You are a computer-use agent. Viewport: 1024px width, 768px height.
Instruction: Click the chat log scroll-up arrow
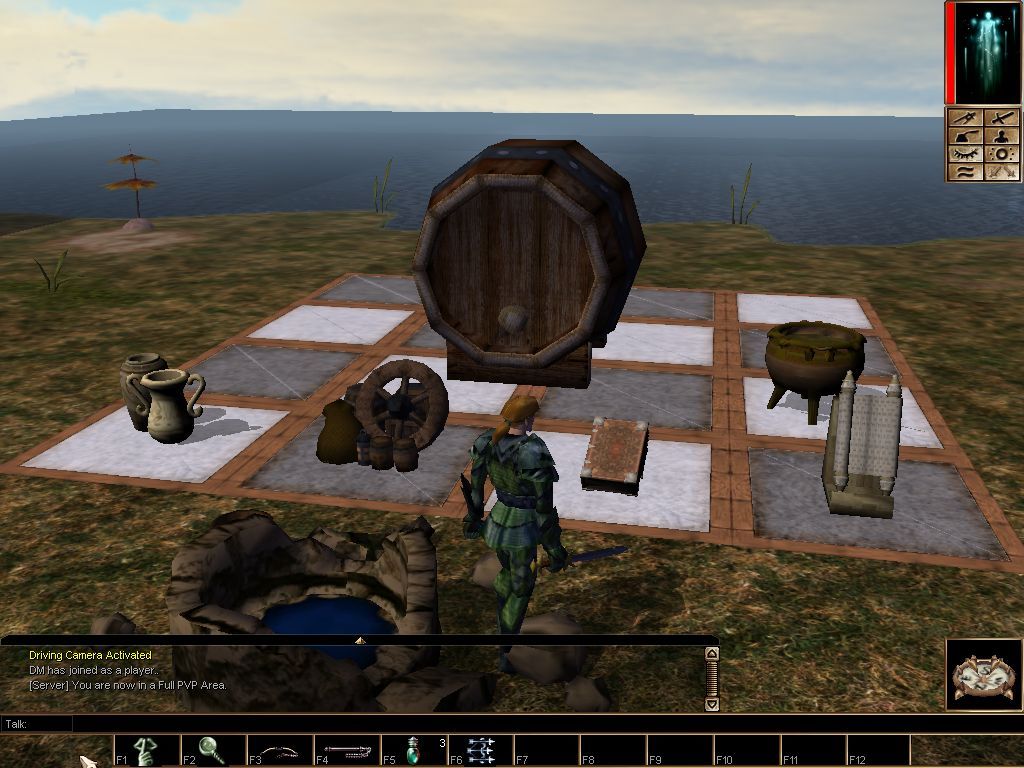point(712,654)
